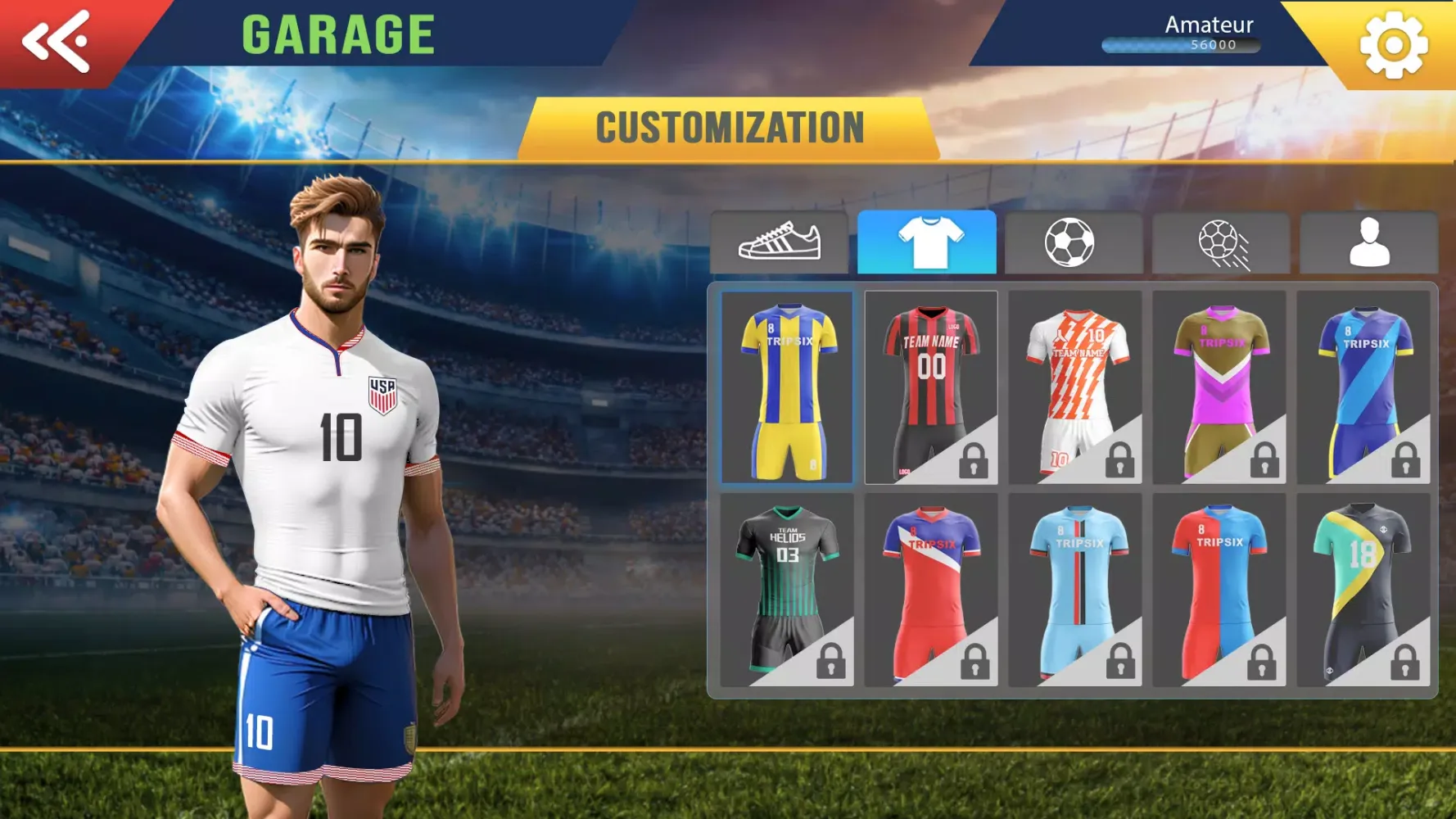Click the Amateur rank label
The image size is (1456, 819).
pos(1208,25)
